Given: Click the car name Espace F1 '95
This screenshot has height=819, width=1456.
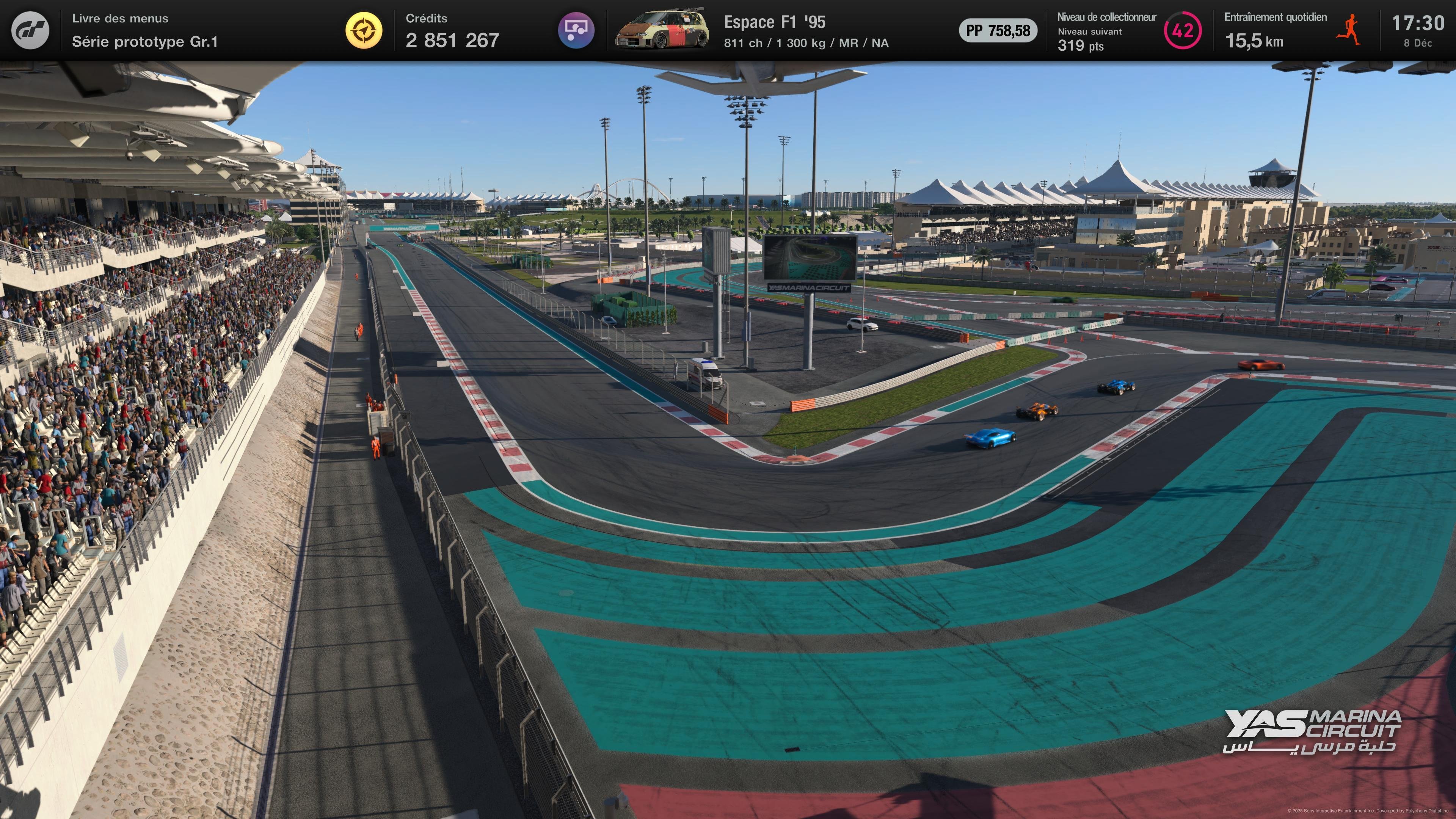Looking at the screenshot, I should tap(775, 23).
